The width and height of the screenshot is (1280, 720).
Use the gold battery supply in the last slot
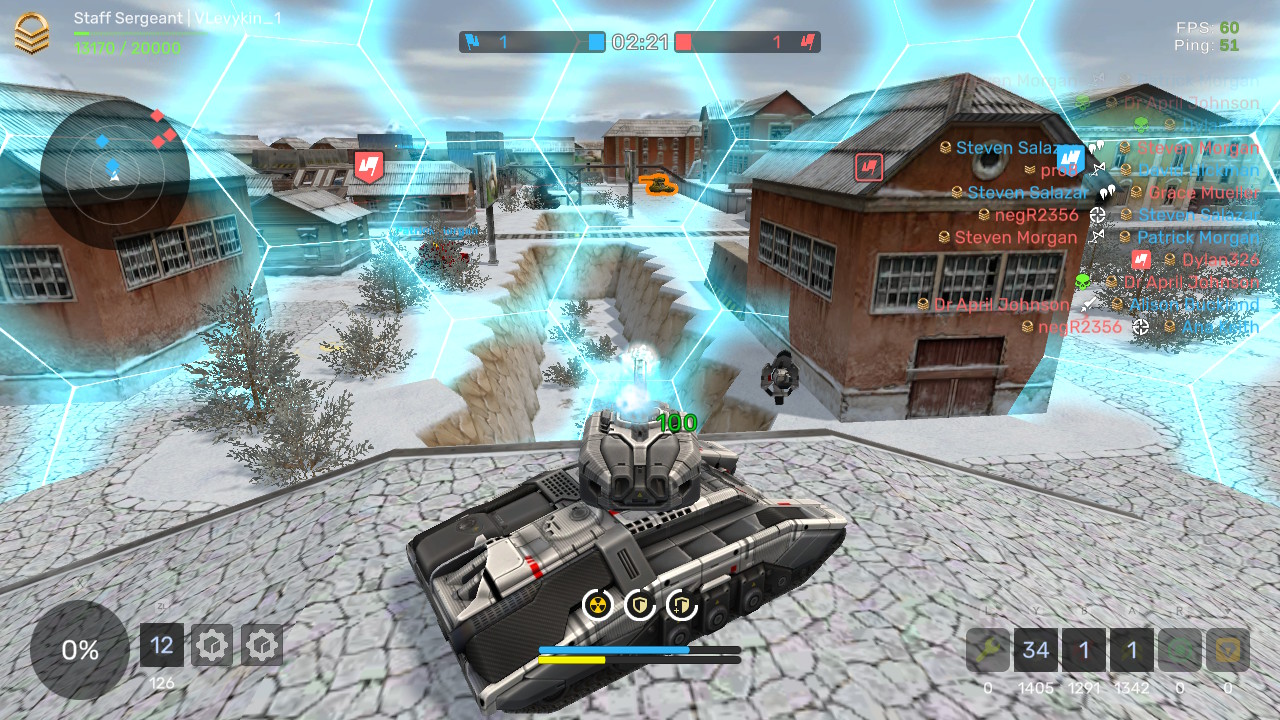(1226, 650)
